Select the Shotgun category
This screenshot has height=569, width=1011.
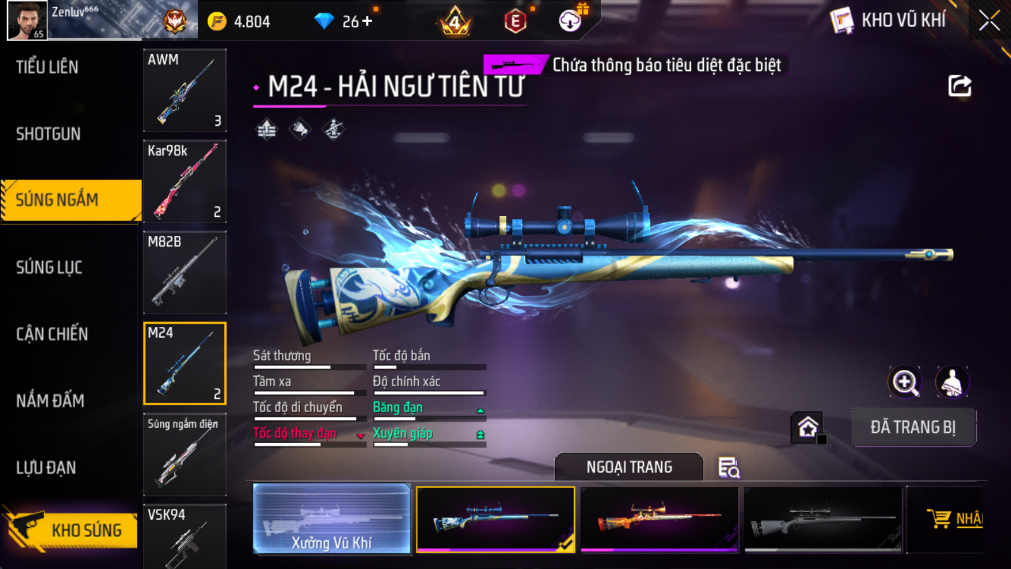tap(48, 134)
